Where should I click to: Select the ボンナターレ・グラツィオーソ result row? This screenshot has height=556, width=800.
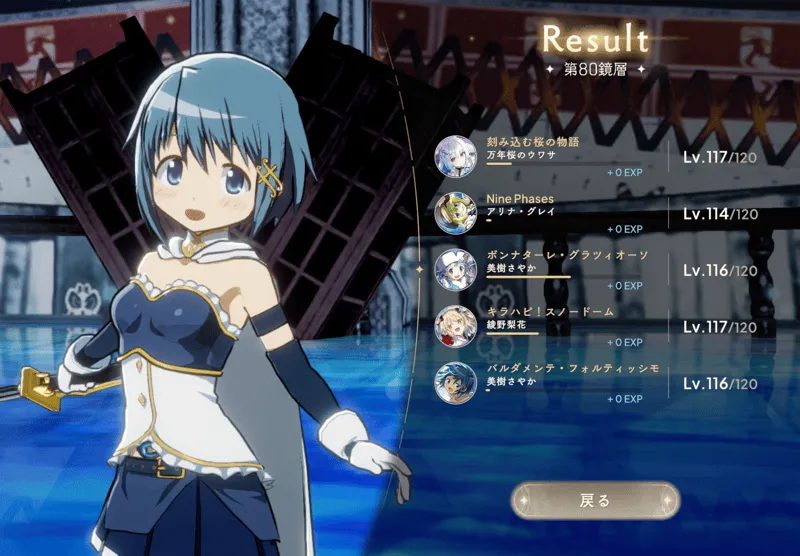pos(600,270)
